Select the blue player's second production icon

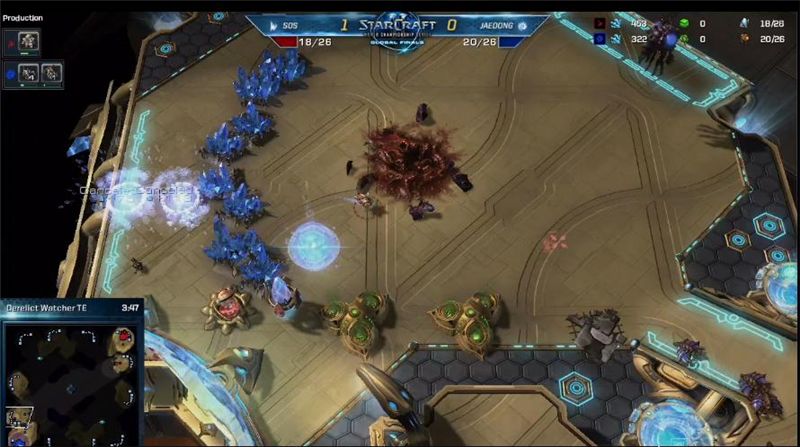(x=50, y=71)
